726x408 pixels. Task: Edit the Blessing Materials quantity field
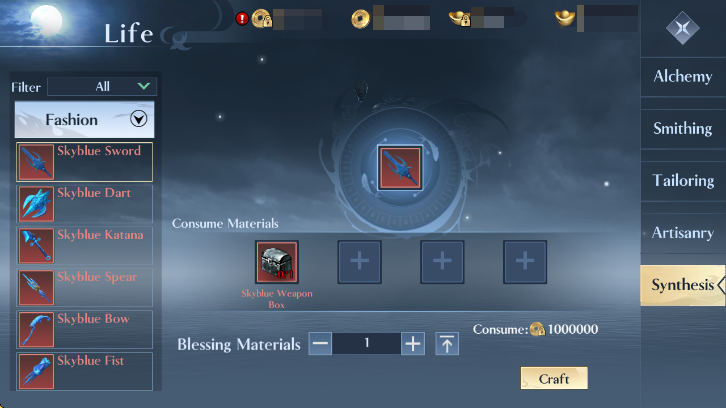[366, 344]
